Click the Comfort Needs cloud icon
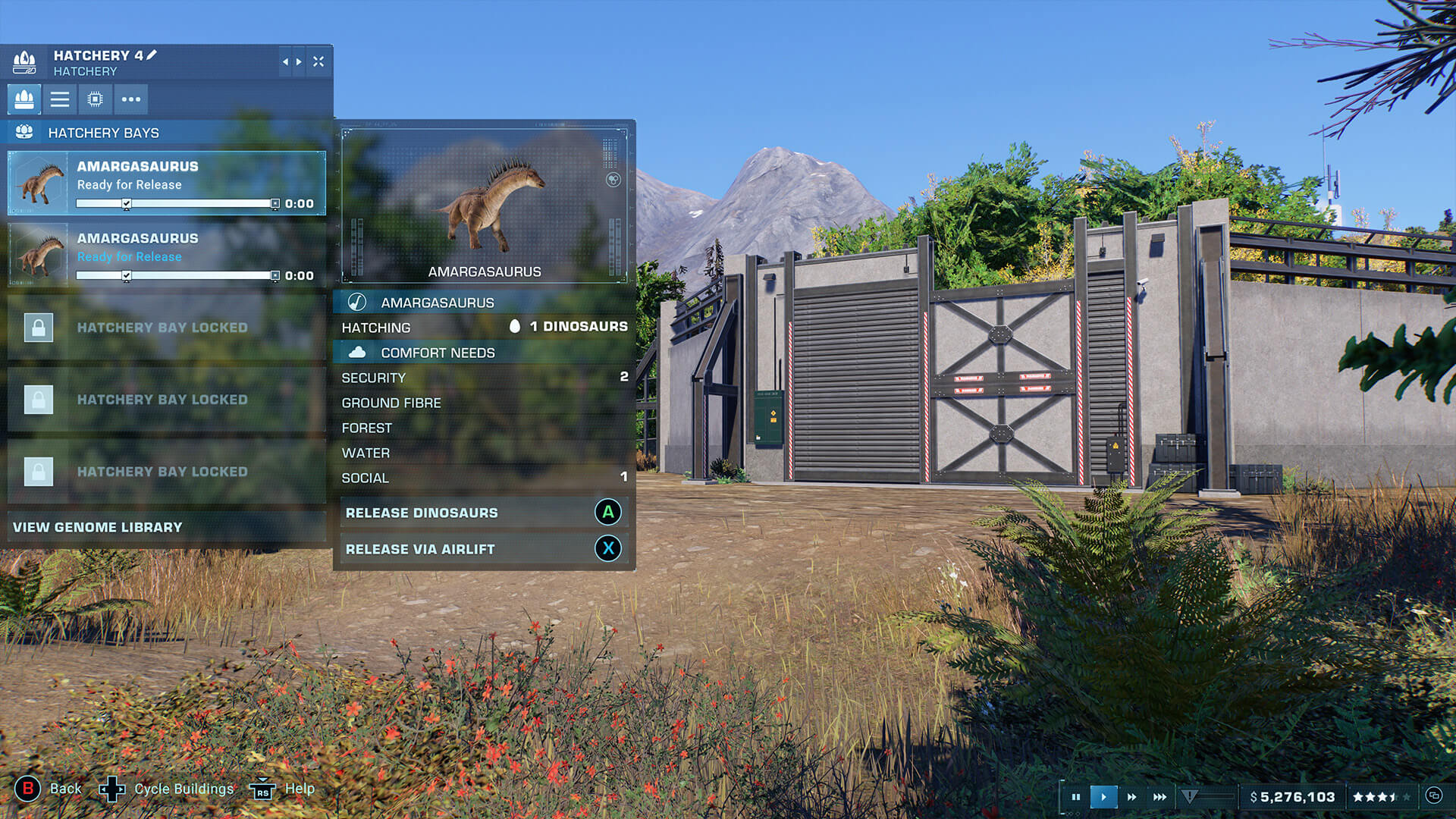The width and height of the screenshot is (1456, 819). coord(358,352)
